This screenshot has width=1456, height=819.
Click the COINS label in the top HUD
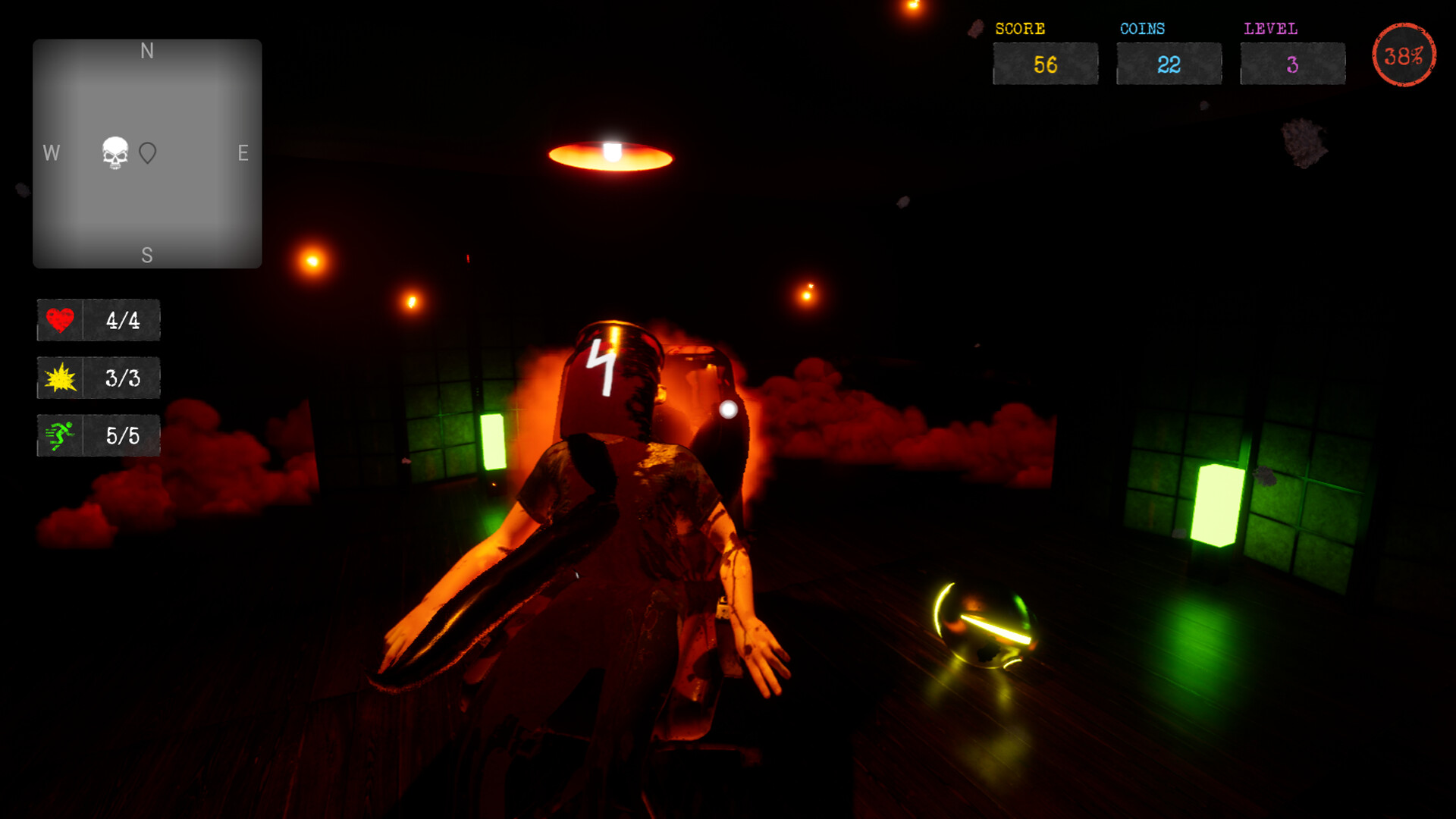coord(1142,29)
